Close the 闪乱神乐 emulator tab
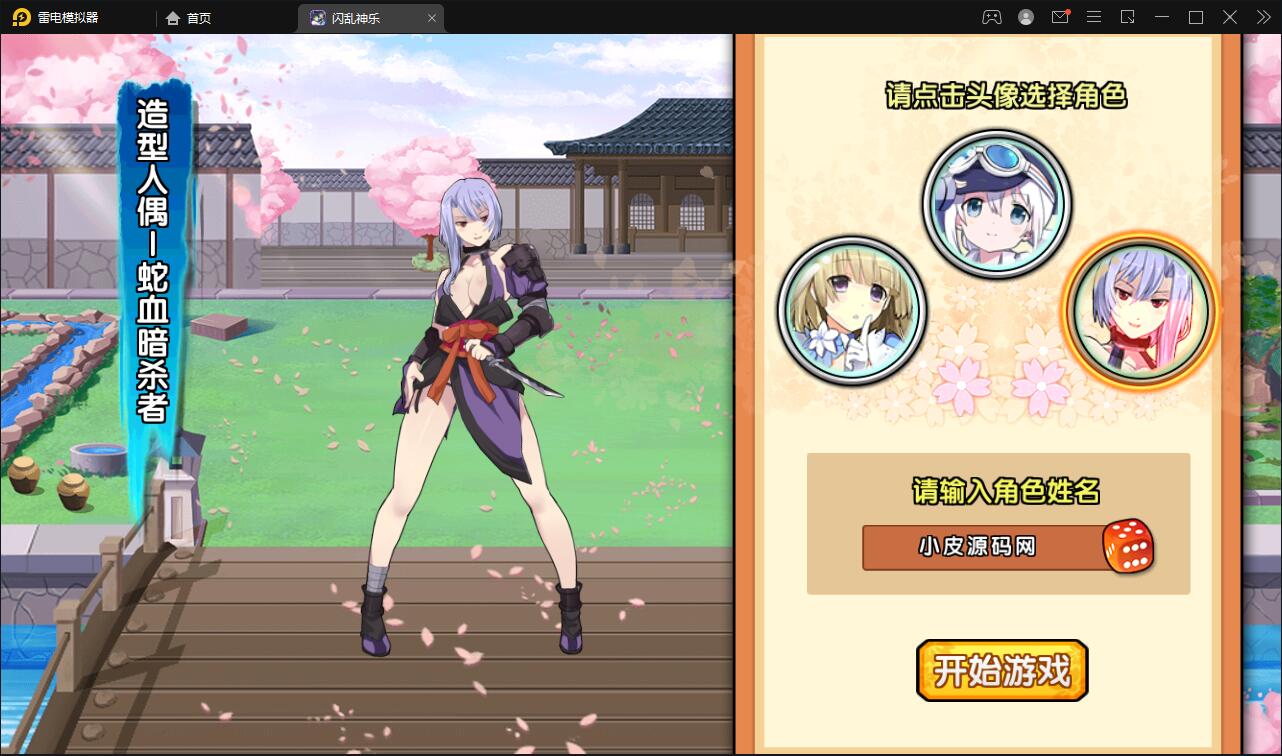Screen dimensions: 1282x756 point(432,18)
